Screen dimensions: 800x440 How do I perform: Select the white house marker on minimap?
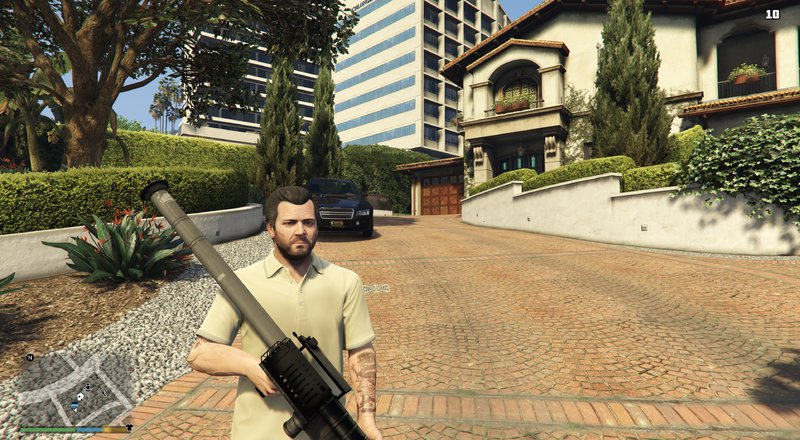coord(80,396)
